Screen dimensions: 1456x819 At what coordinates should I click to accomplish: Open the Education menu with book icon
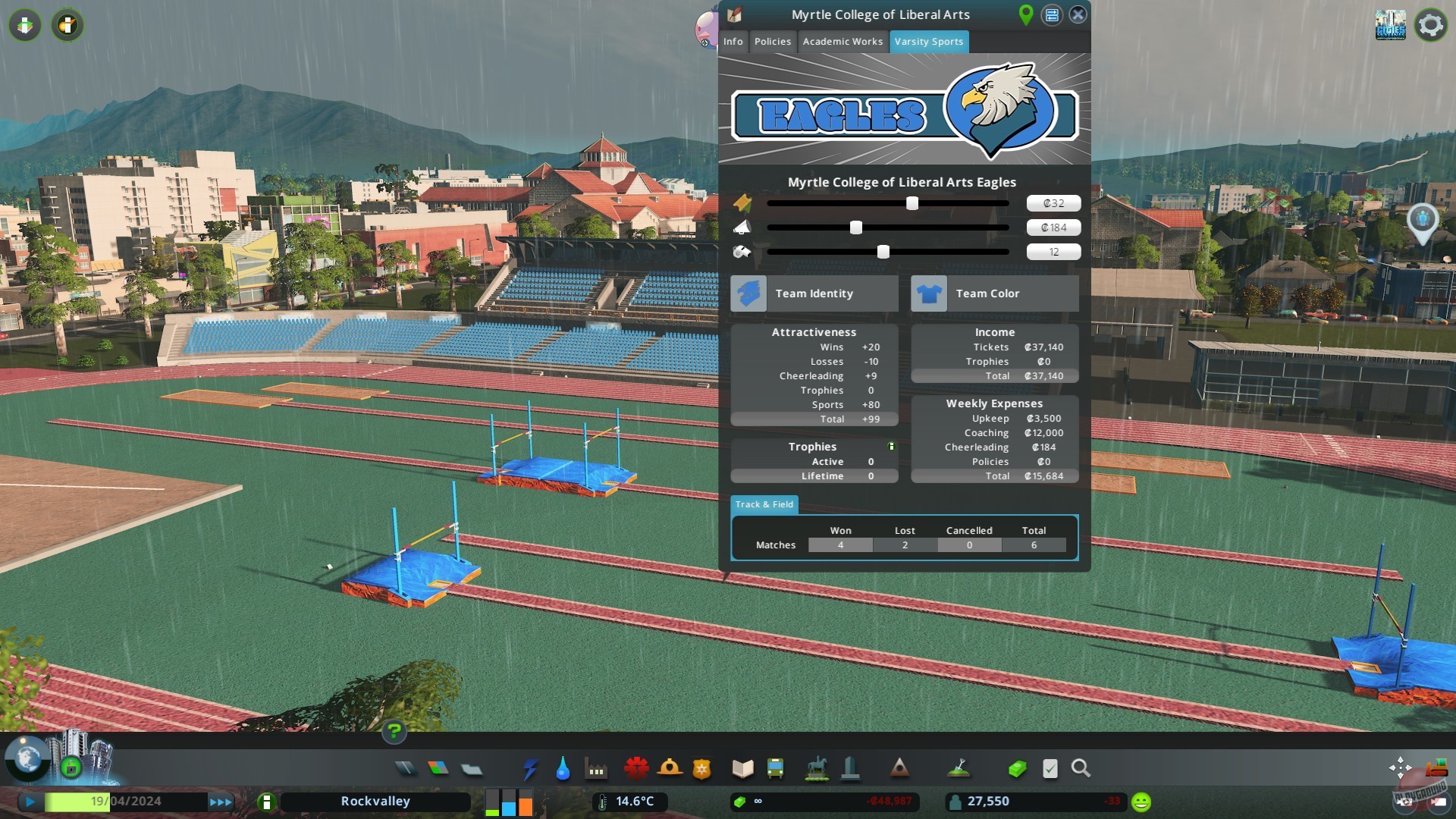tap(742, 768)
